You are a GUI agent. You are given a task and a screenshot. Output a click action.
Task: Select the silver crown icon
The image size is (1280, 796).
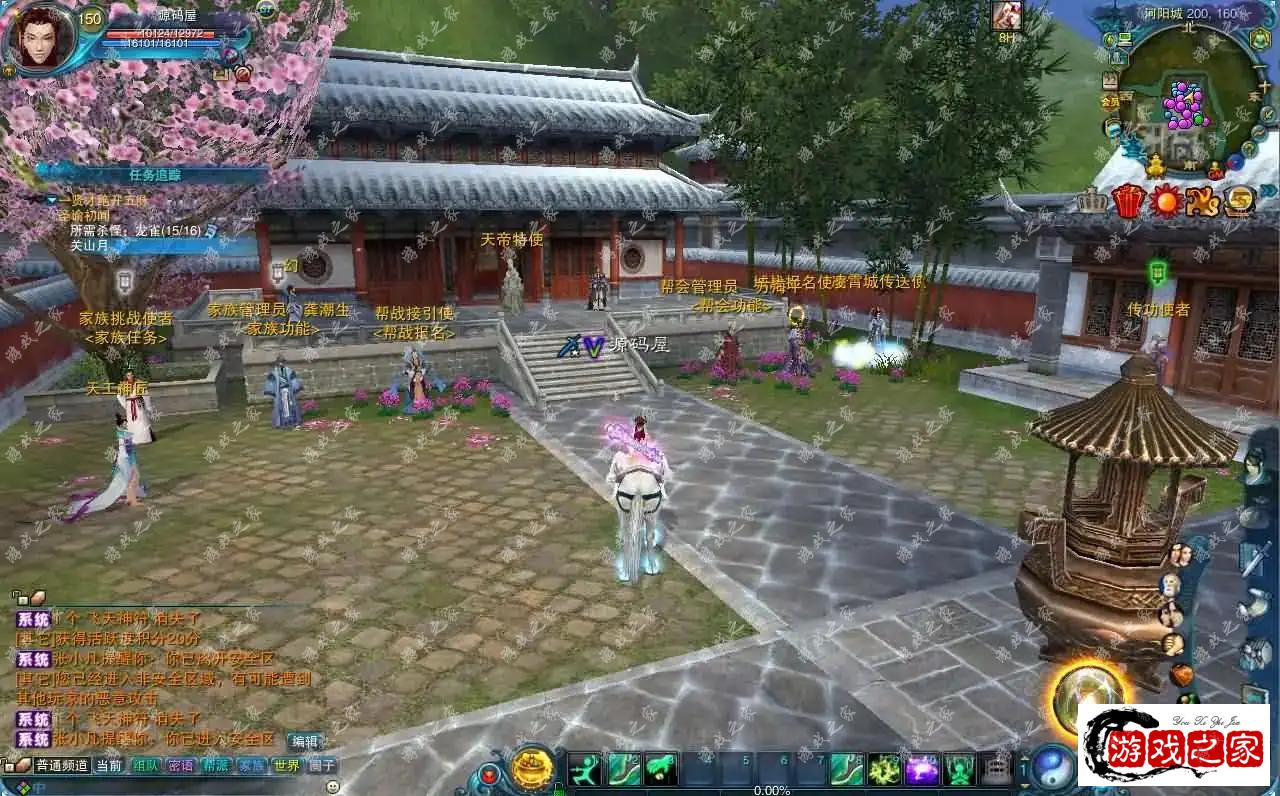click(1092, 201)
